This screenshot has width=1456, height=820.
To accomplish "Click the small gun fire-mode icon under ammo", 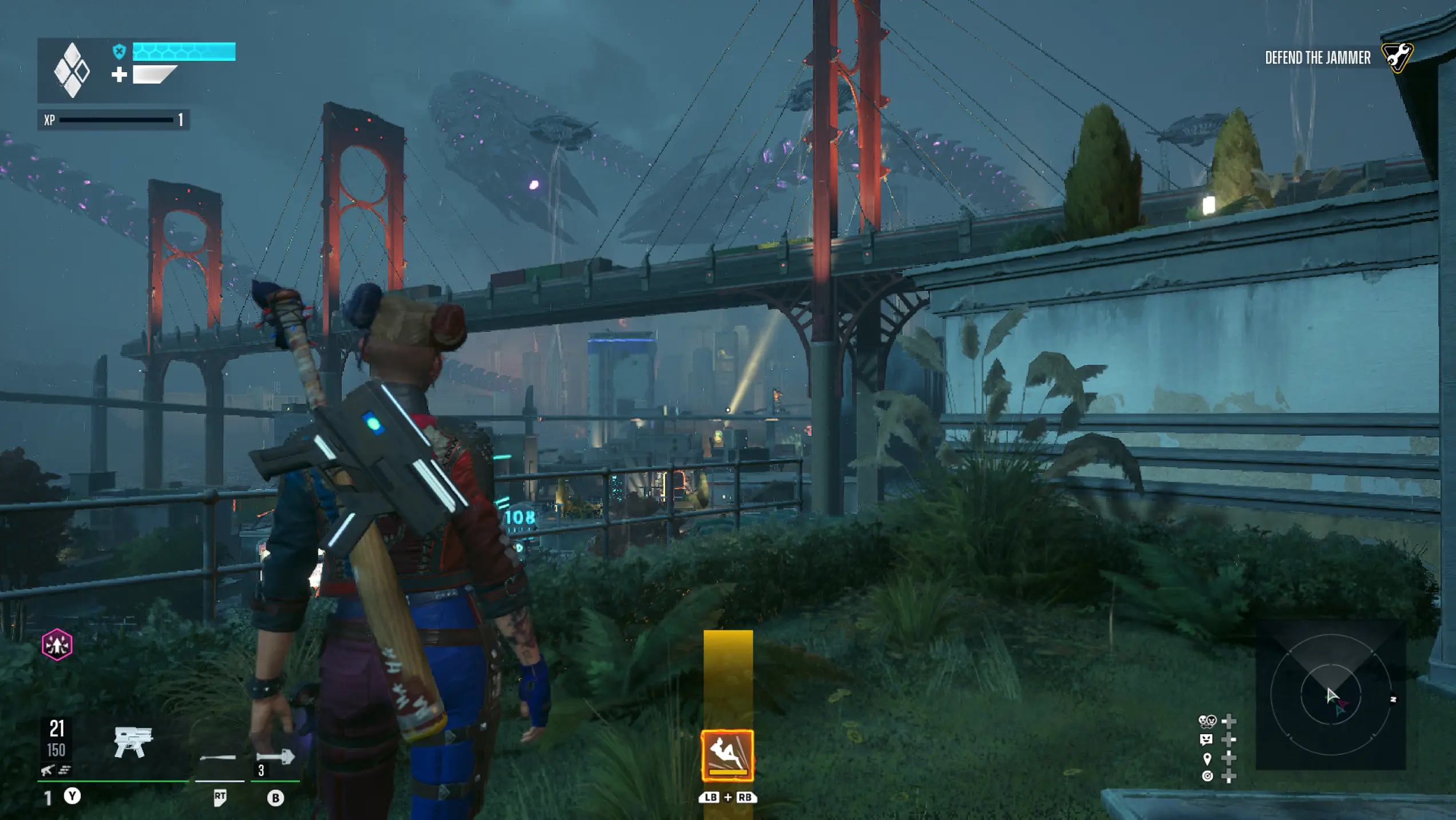I will (x=48, y=770).
